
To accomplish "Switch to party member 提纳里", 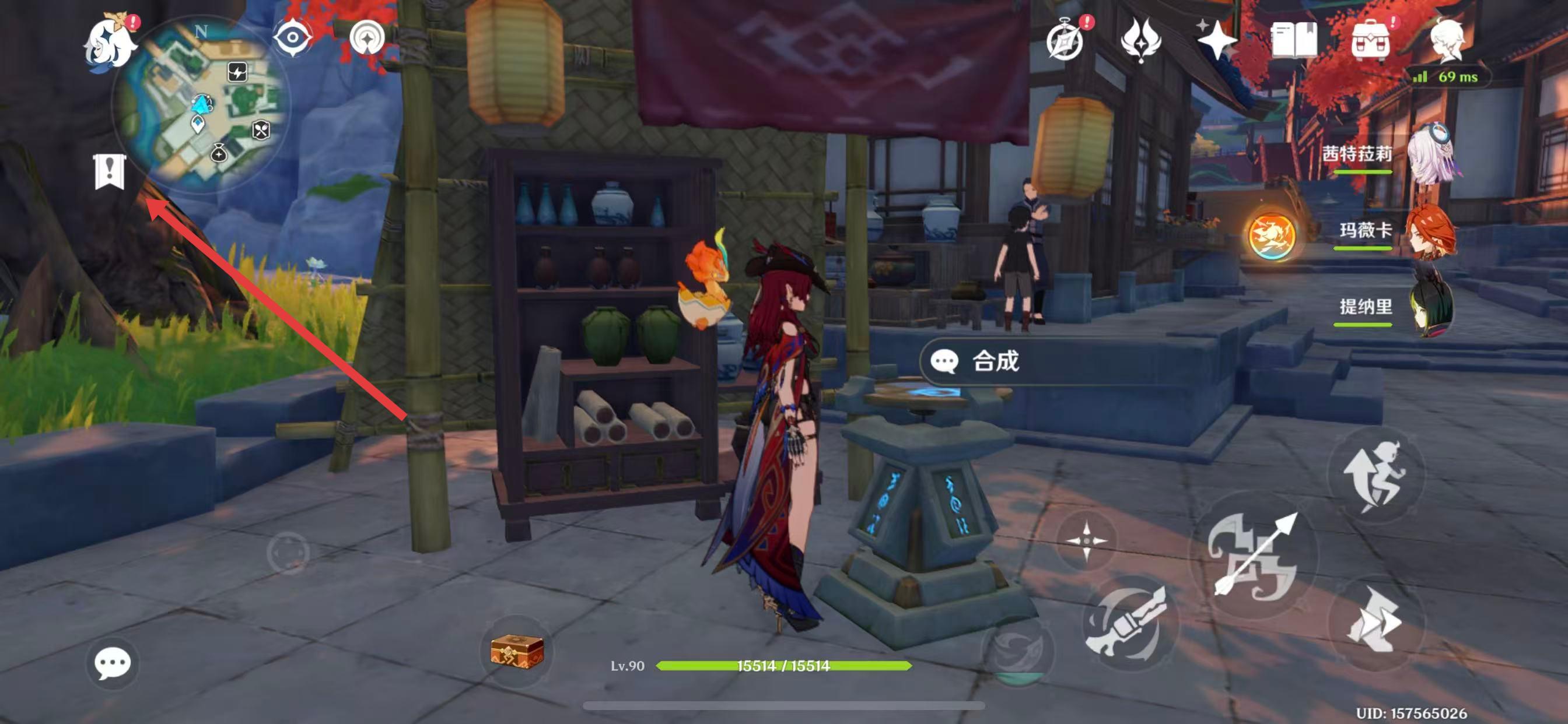I will [1431, 308].
